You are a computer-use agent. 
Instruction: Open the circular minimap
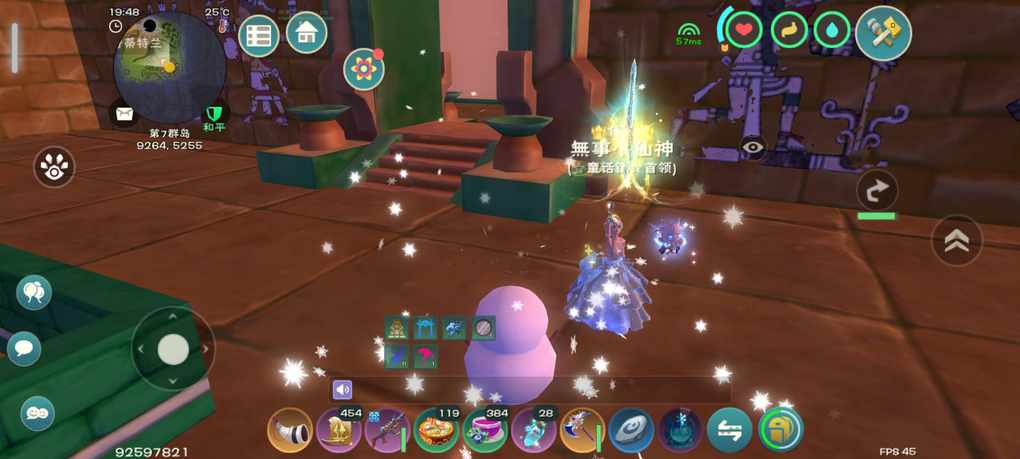pos(168,65)
